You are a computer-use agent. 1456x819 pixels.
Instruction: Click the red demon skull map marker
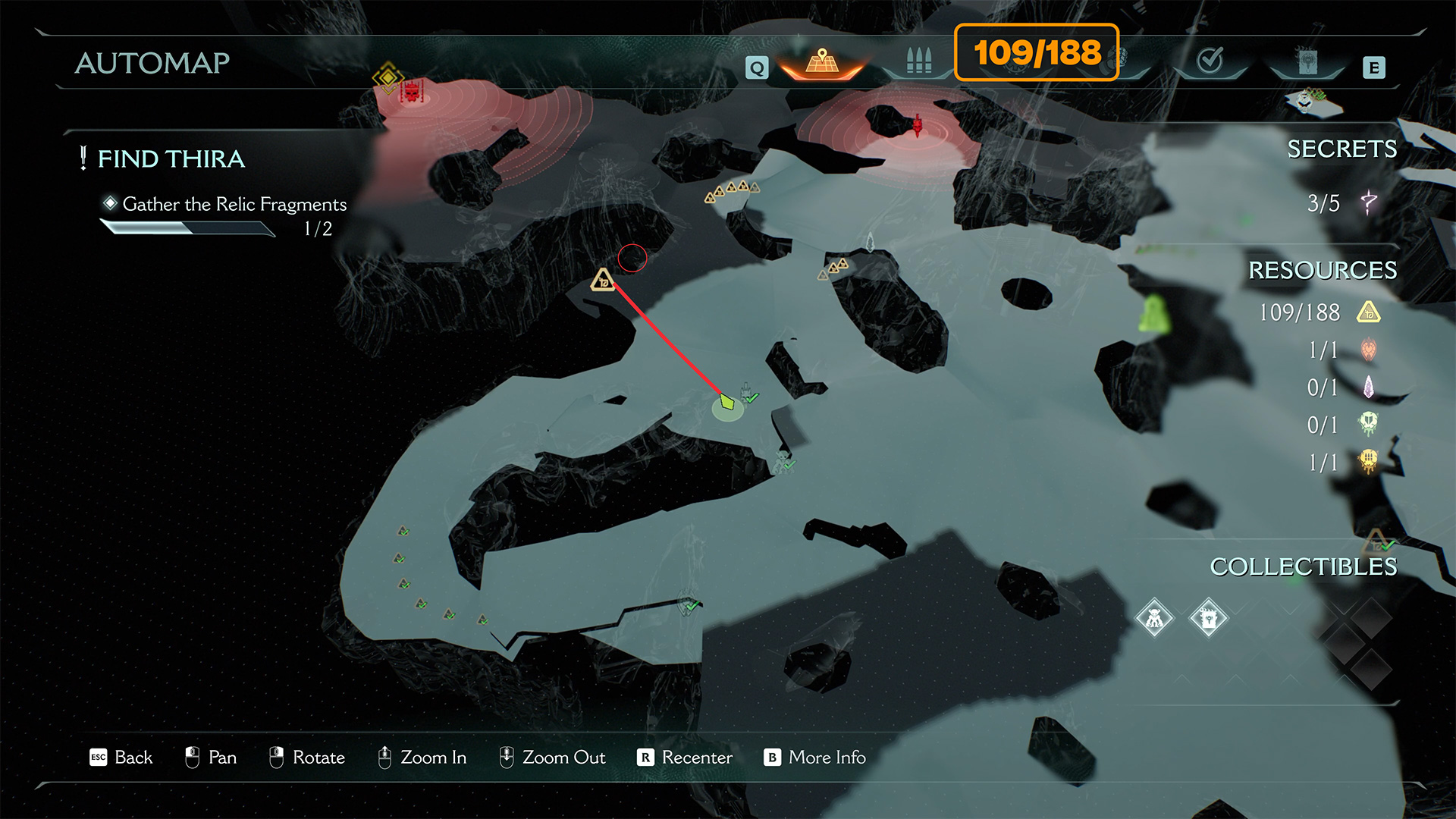click(412, 93)
